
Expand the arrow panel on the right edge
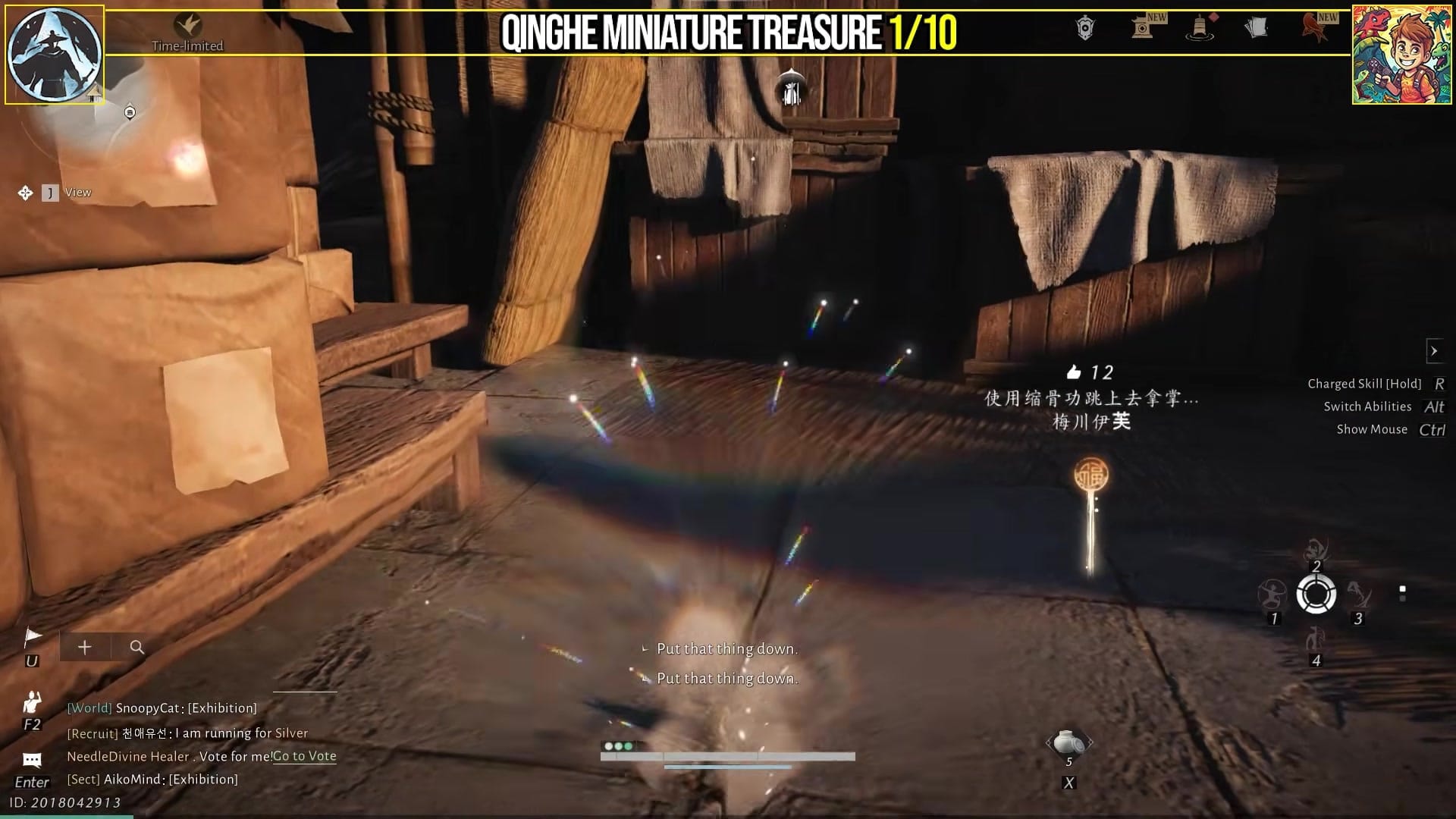coord(1436,350)
